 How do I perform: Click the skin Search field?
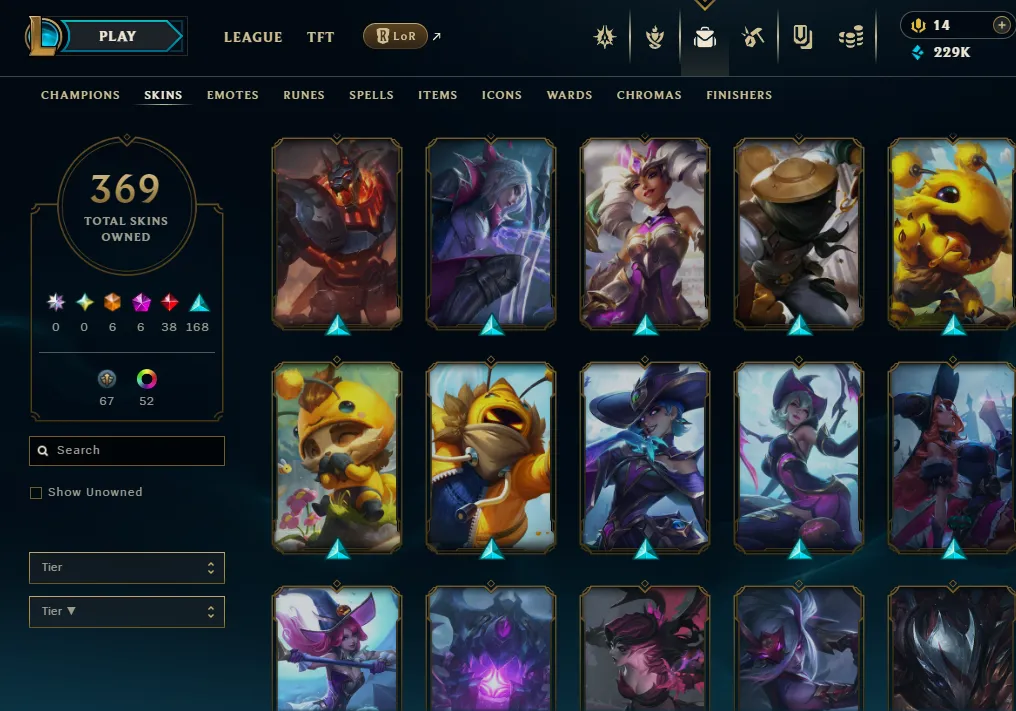127,451
